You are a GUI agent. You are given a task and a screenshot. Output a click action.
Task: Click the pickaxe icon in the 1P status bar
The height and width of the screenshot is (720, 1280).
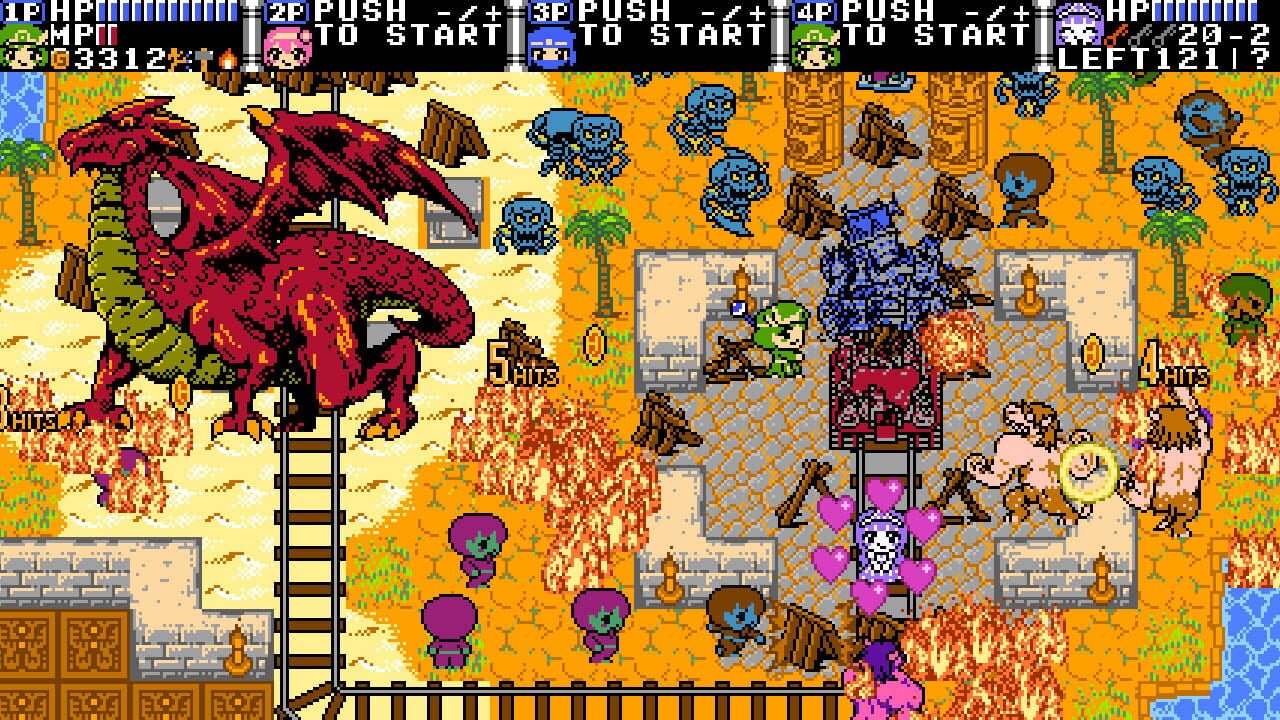pos(173,57)
